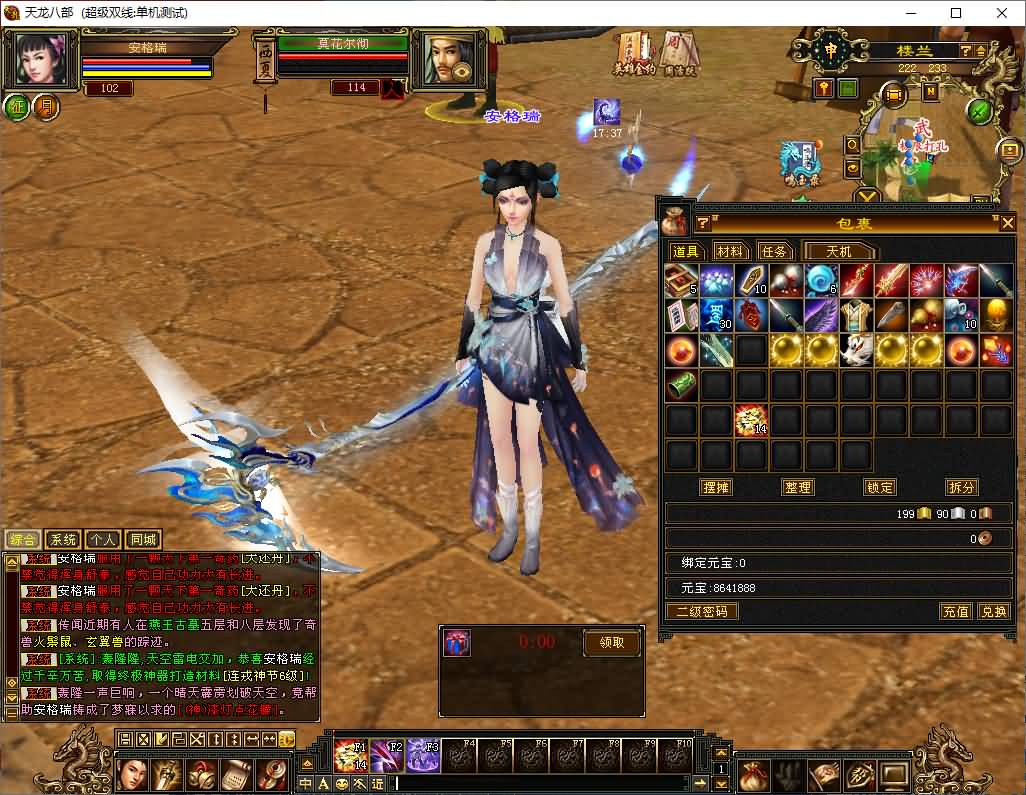Click the chat text input field
The height and width of the screenshot is (795, 1026).
(x=540, y=783)
